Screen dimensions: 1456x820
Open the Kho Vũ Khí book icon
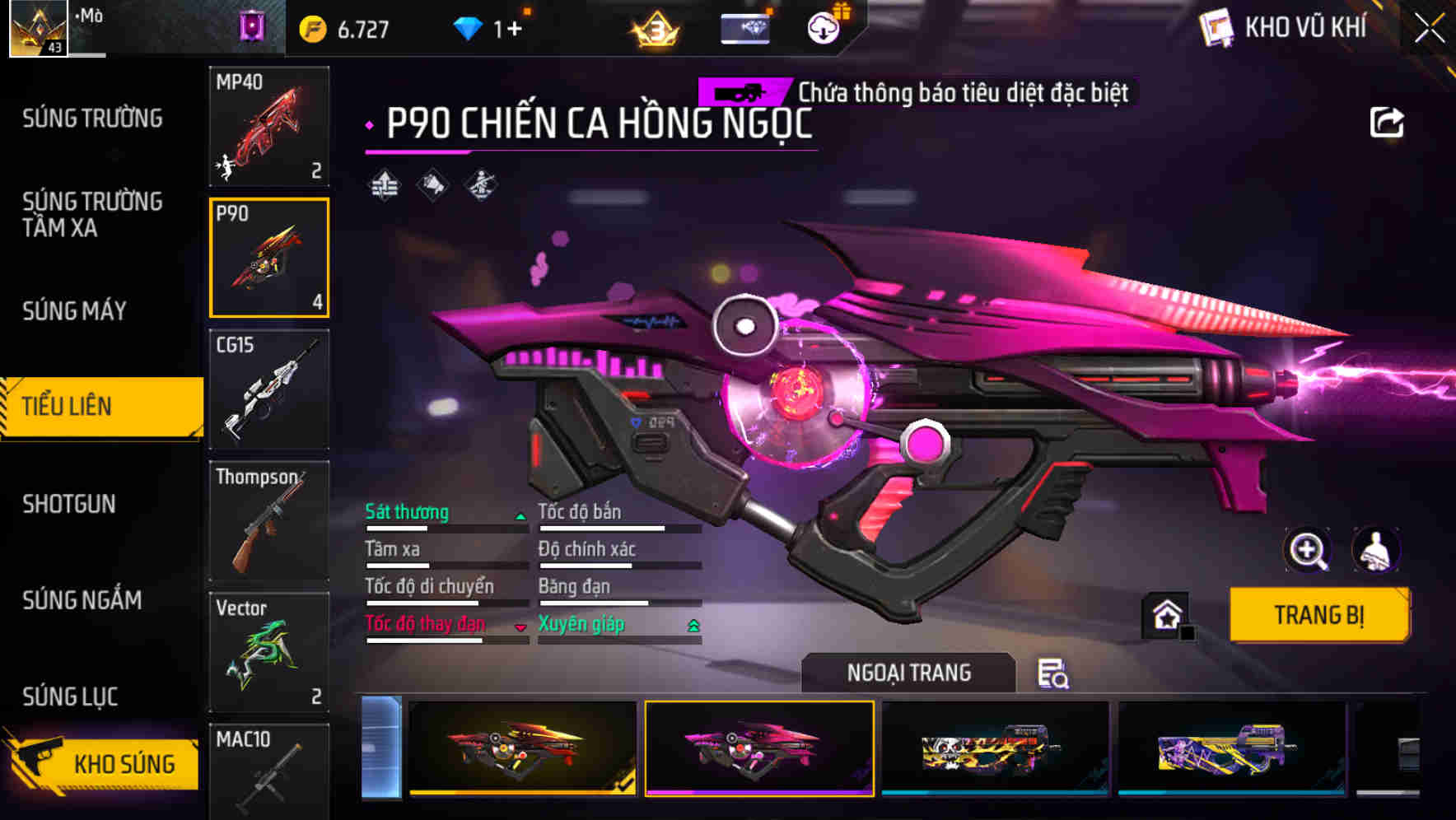tap(1213, 26)
